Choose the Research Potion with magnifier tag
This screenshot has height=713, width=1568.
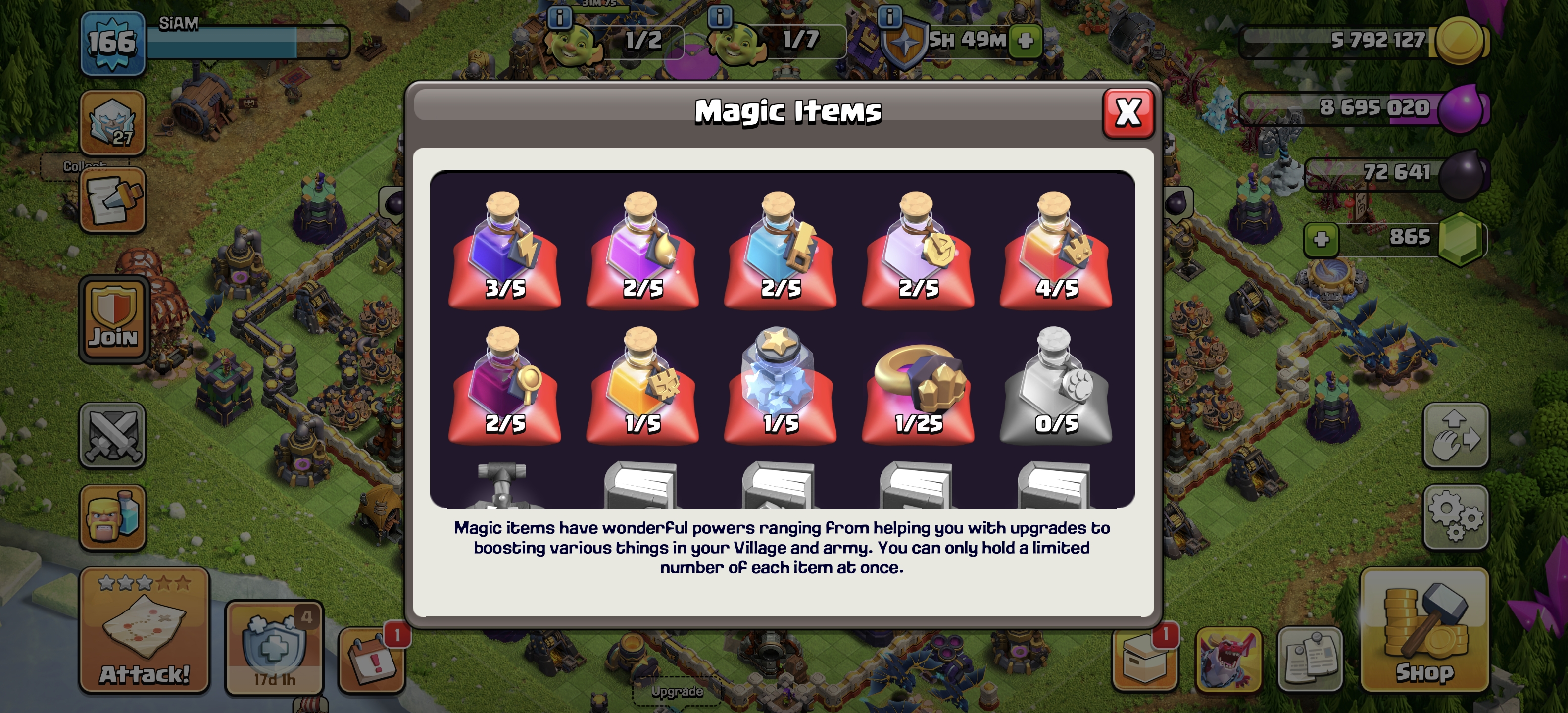tap(505, 385)
